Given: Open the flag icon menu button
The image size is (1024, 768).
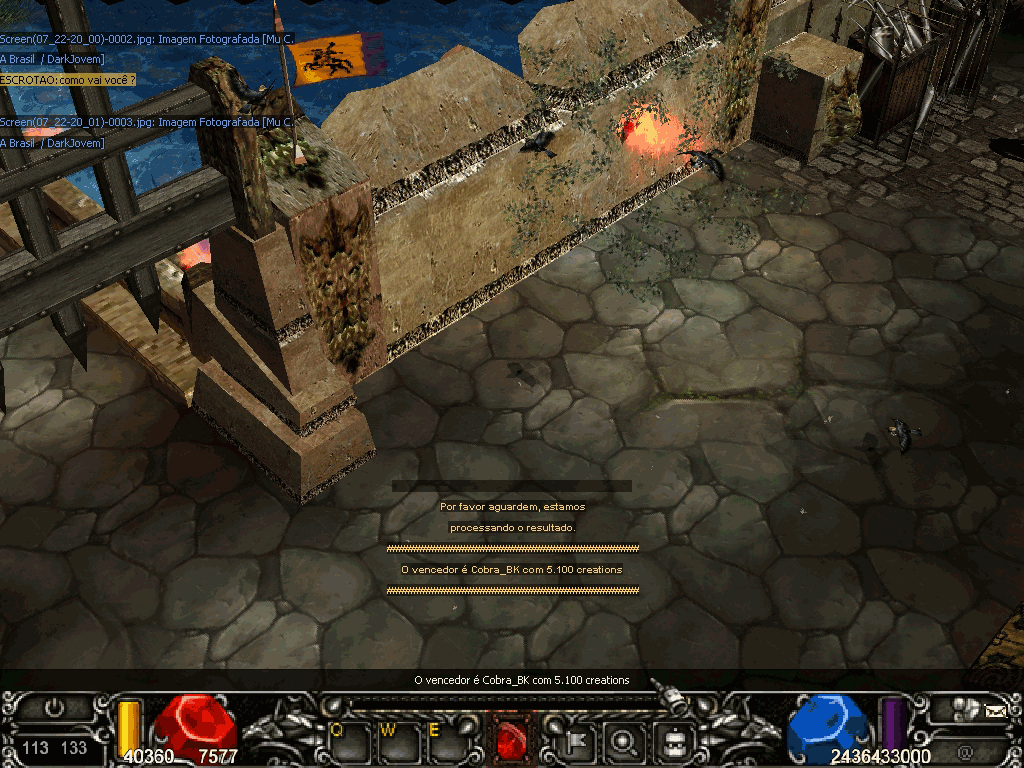Looking at the screenshot, I should coord(580,741).
